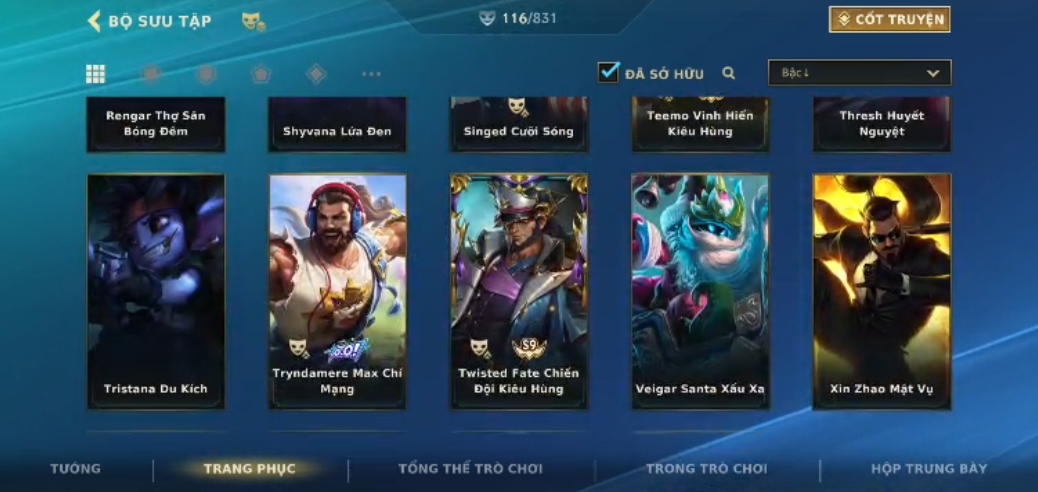The width and height of the screenshot is (1038, 492).
Task: Switch to the Tổng Thể Trò Chơi tab
Action: click(470, 469)
